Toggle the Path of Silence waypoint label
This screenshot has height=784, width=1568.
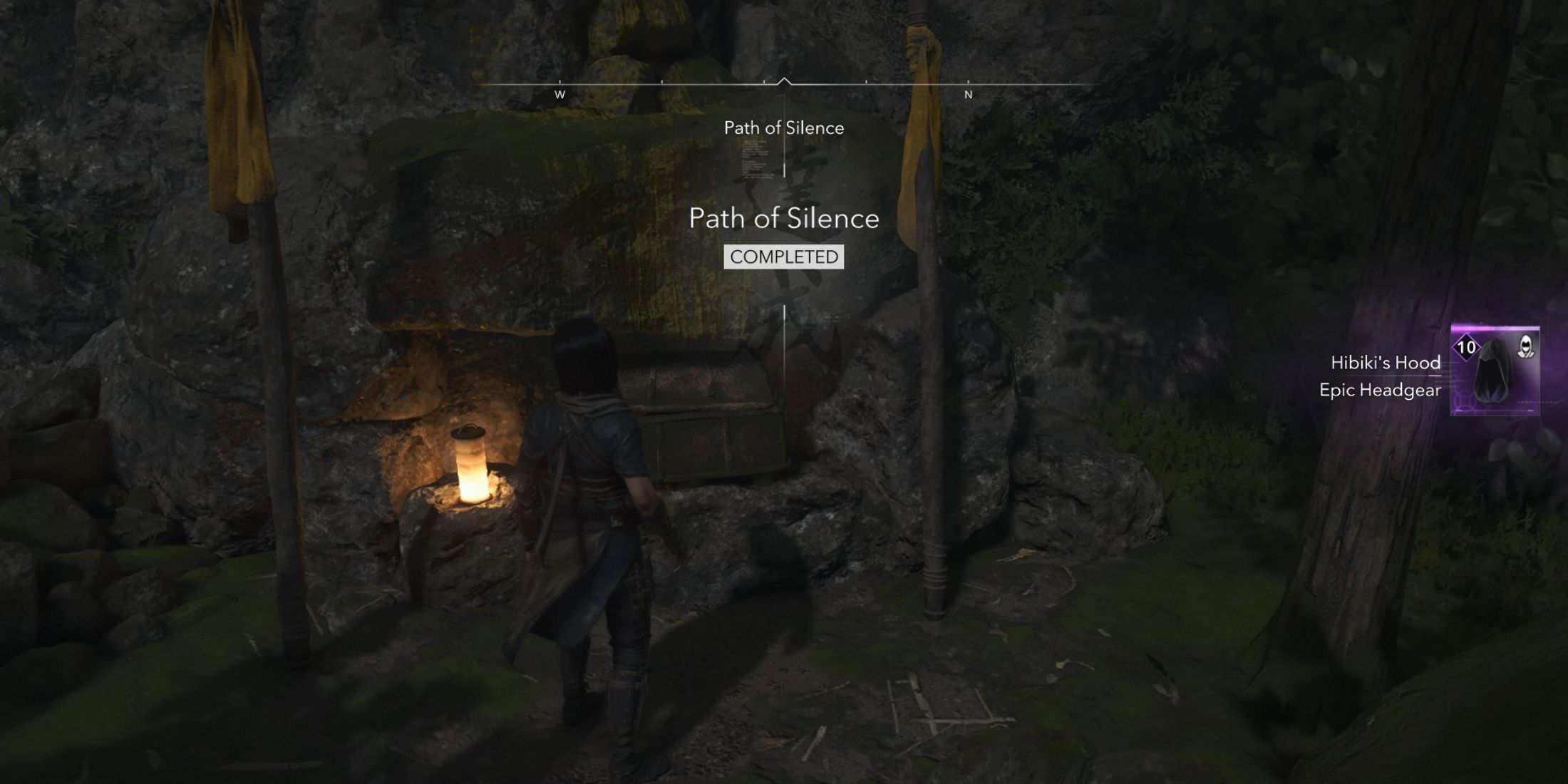tap(784, 128)
